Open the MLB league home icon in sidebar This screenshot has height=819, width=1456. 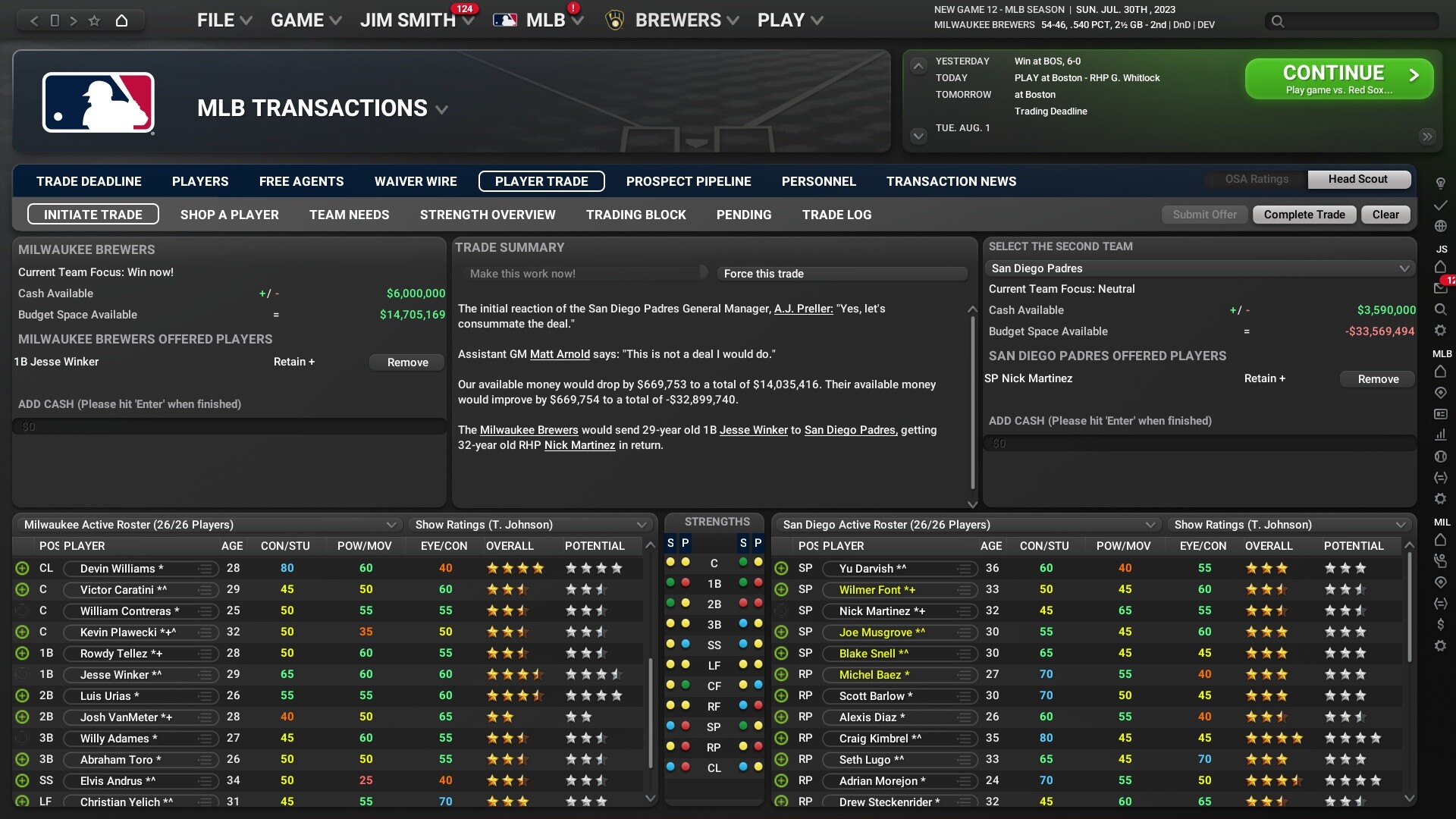1442,372
